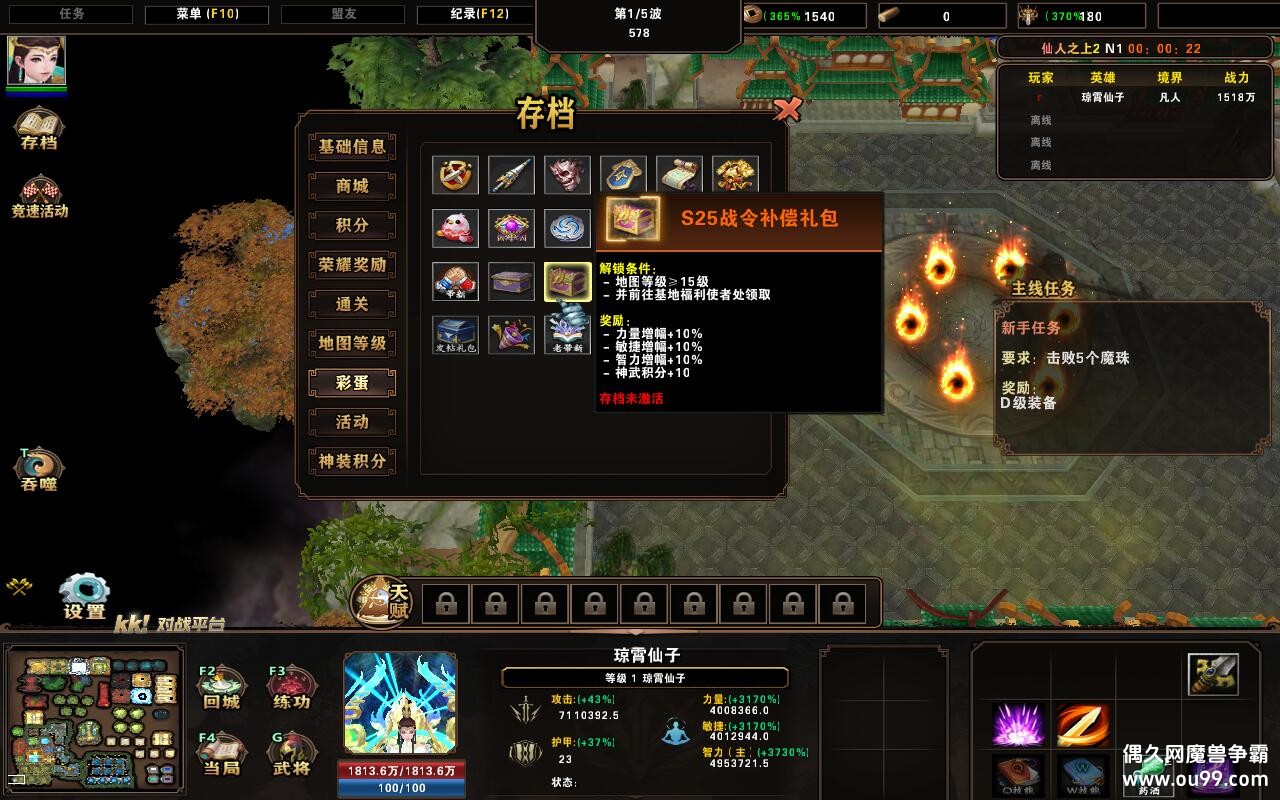The width and height of the screenshot is (1280, 800).
Task: Open the 竞速活动 racing event
Action: 39,194
